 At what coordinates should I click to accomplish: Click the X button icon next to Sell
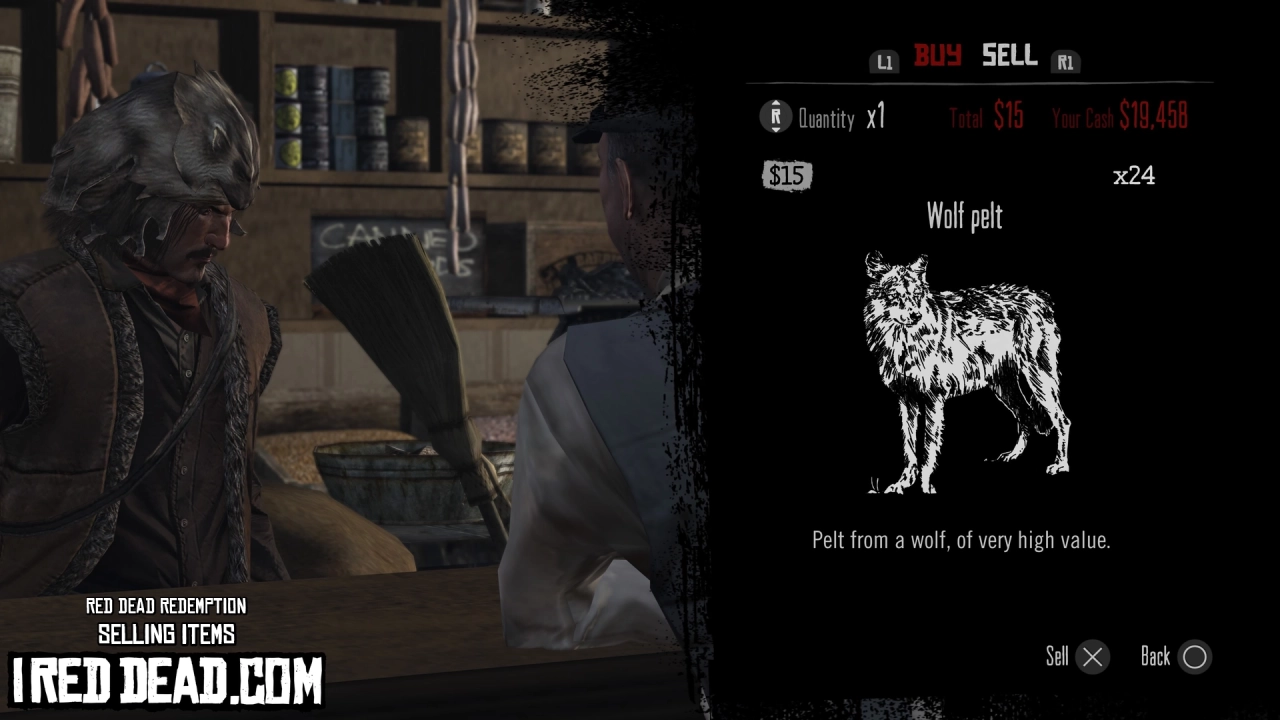[x=1092, y=657]
